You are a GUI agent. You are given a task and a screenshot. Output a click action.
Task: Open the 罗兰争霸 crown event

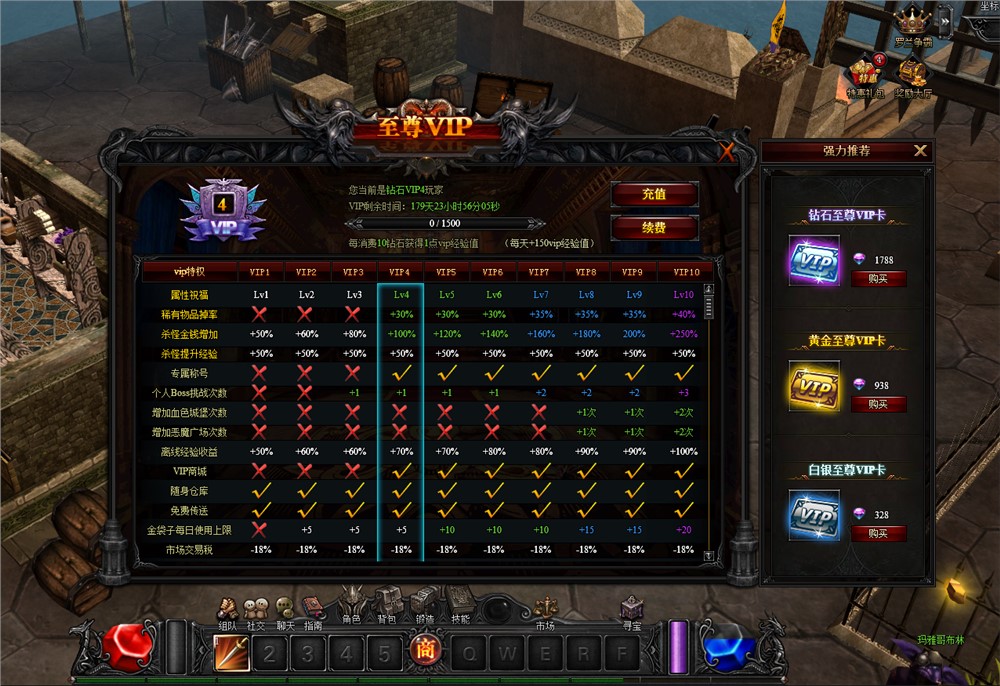tap(912, 23)
